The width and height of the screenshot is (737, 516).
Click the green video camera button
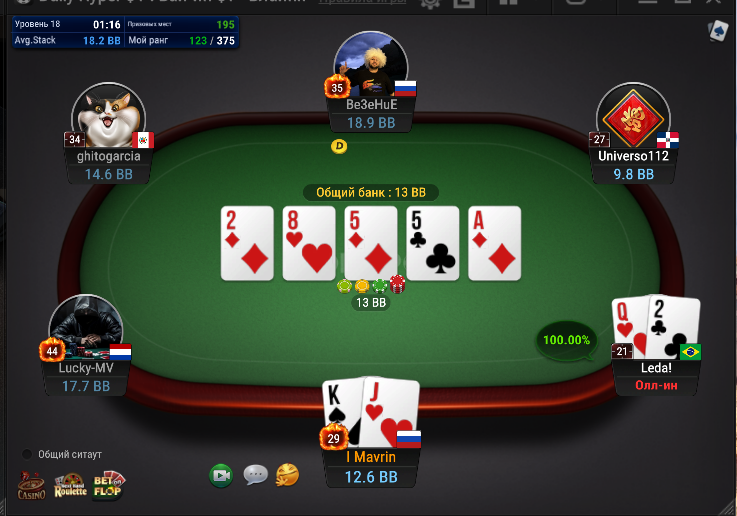point(221,475)
